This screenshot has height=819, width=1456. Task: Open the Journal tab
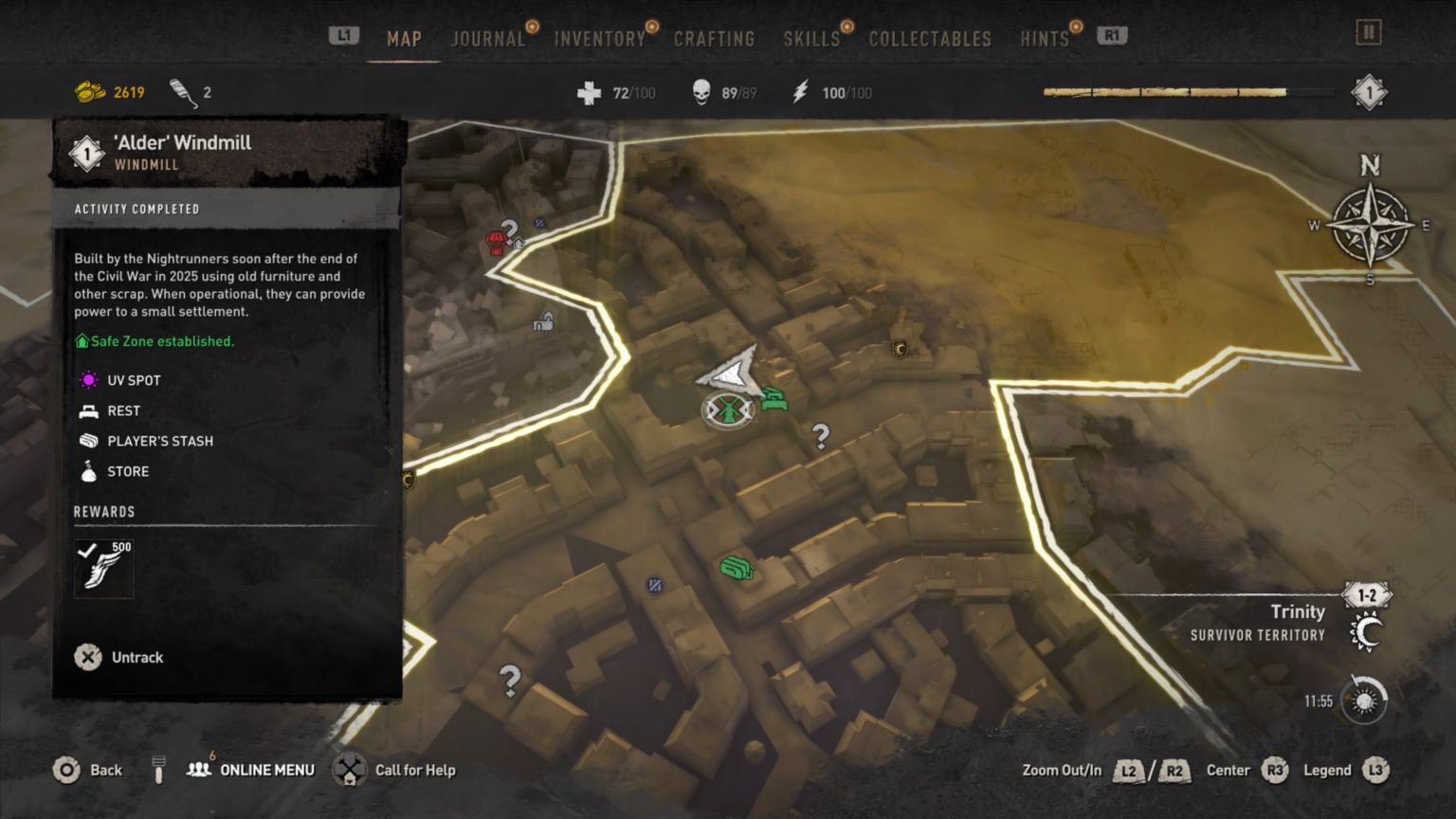pyautogui.click(x=487, y=39)
